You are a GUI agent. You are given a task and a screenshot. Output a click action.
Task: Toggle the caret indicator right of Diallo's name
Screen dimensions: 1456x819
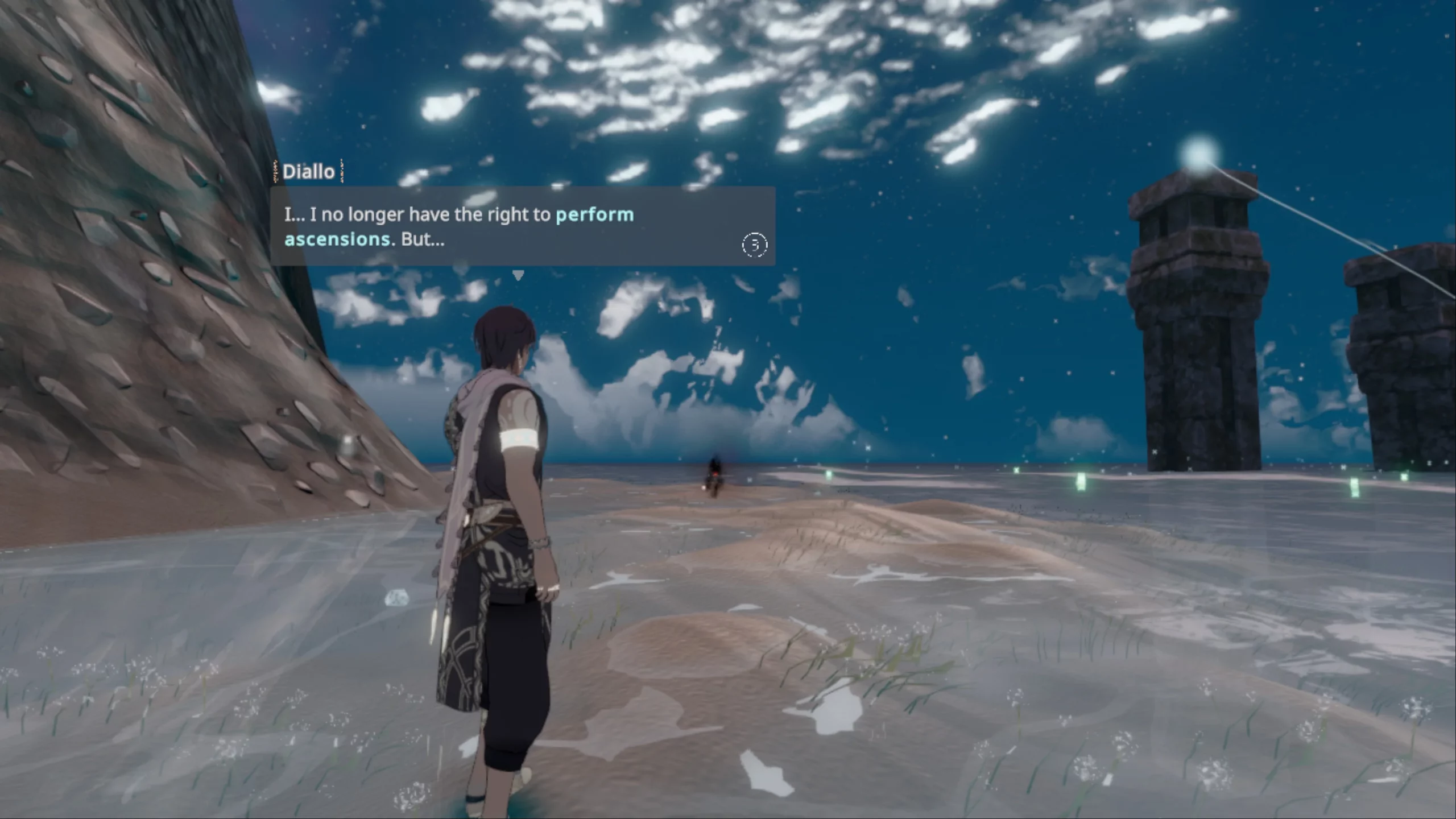[342, 172]
